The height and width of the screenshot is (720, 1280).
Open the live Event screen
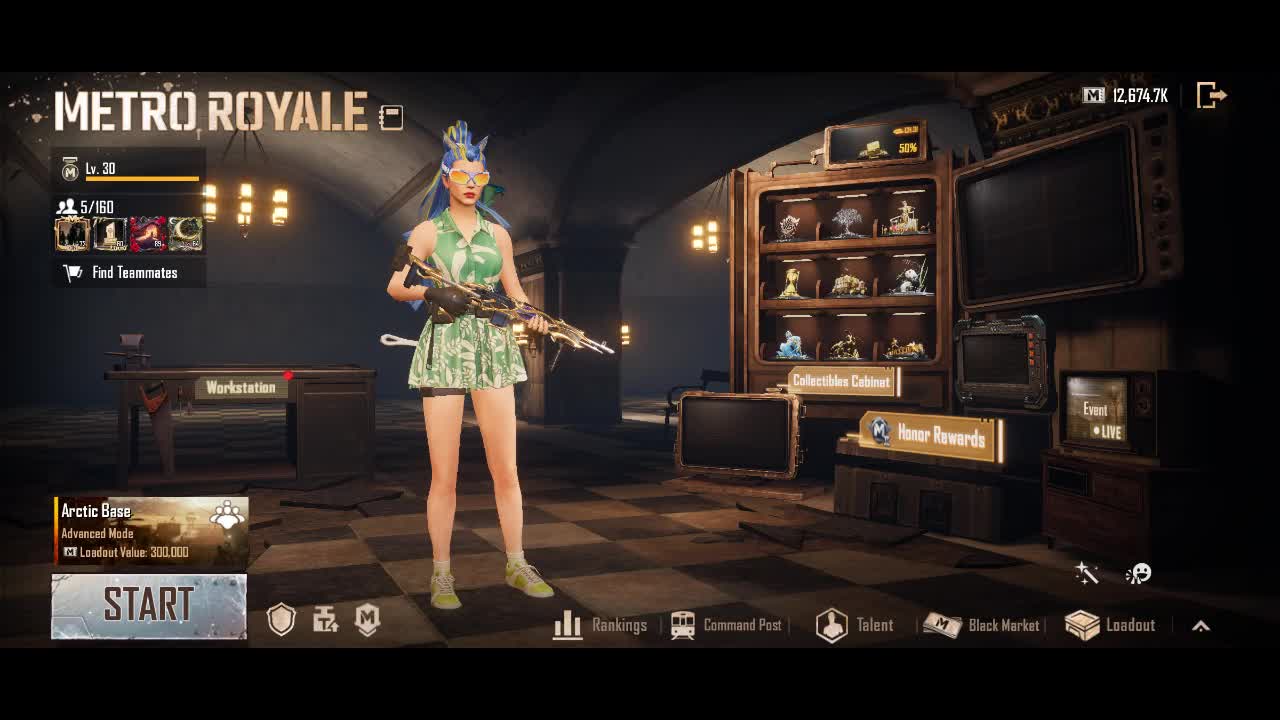pos(1096,412)
